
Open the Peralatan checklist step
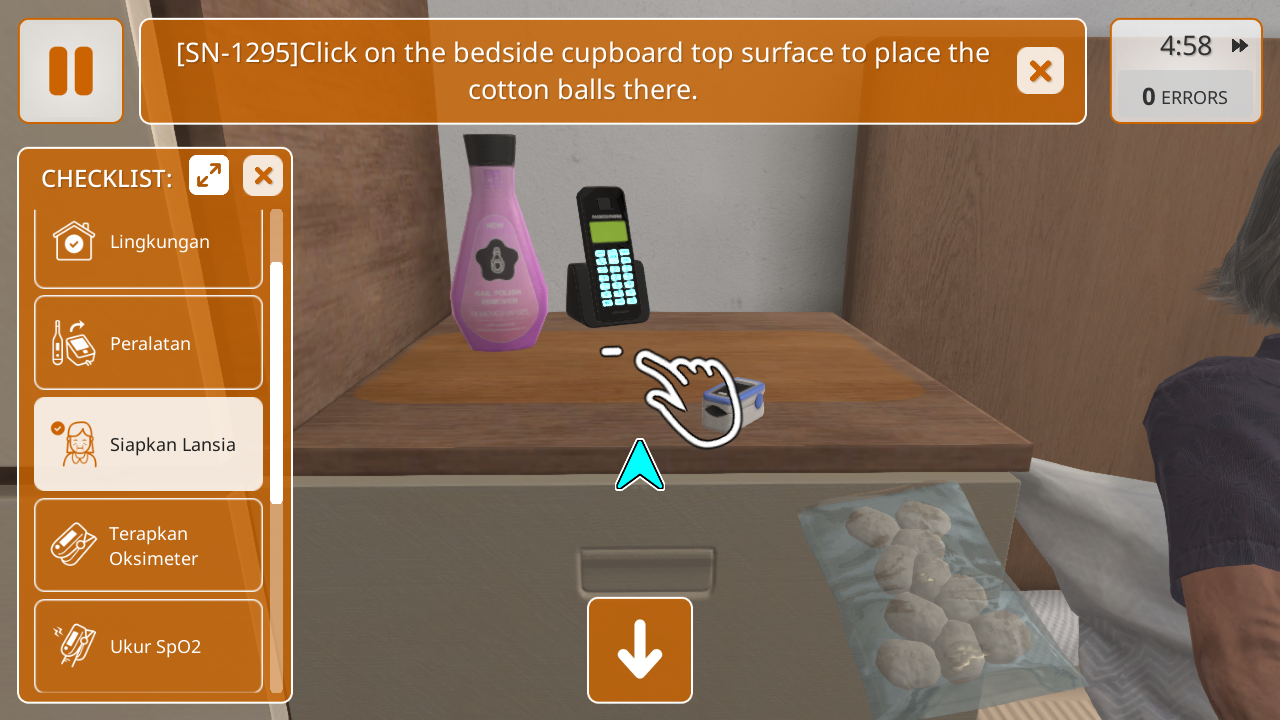click(148, 343)
